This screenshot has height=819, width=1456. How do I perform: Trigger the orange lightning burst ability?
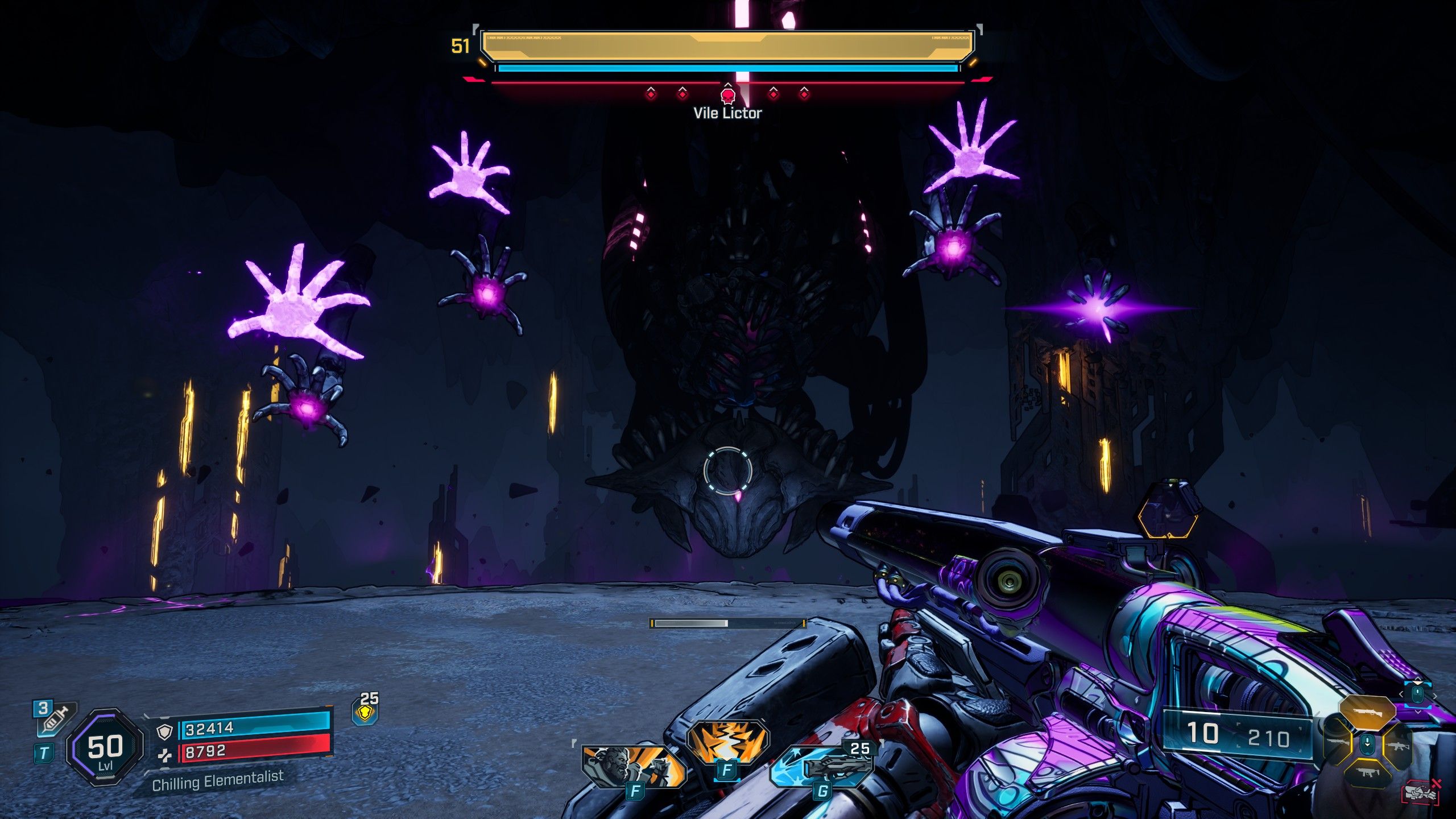click(727, 742)
